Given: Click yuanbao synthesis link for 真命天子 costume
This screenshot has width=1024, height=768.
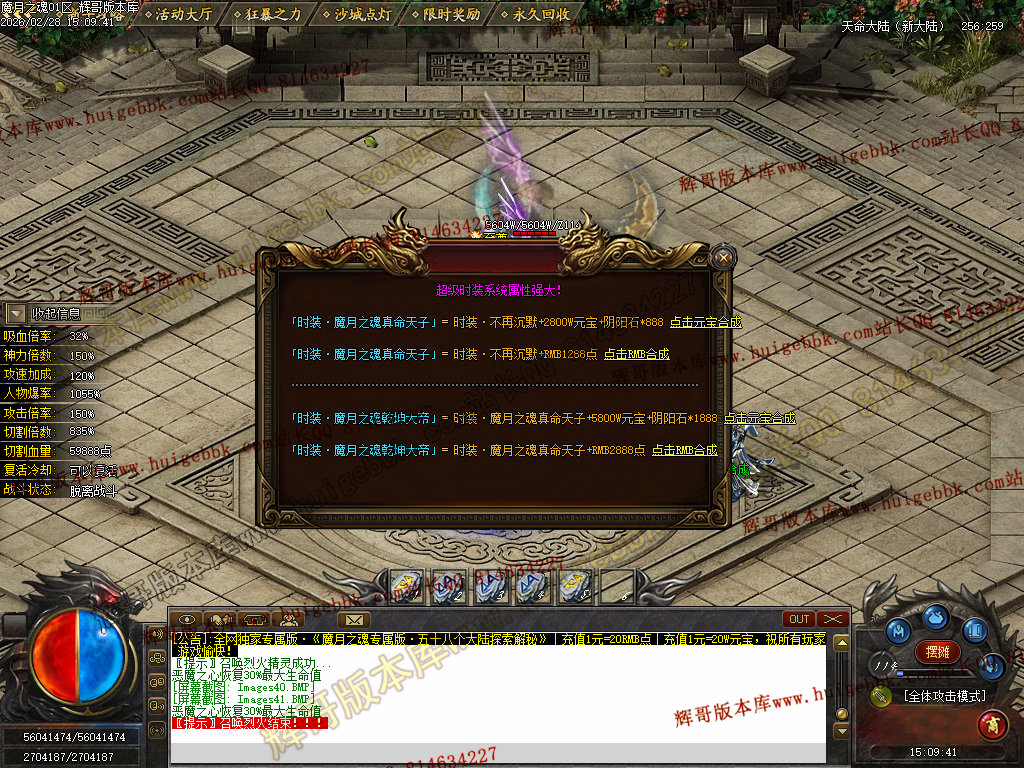Looking at the screenshot, I should tap(705, 322).
